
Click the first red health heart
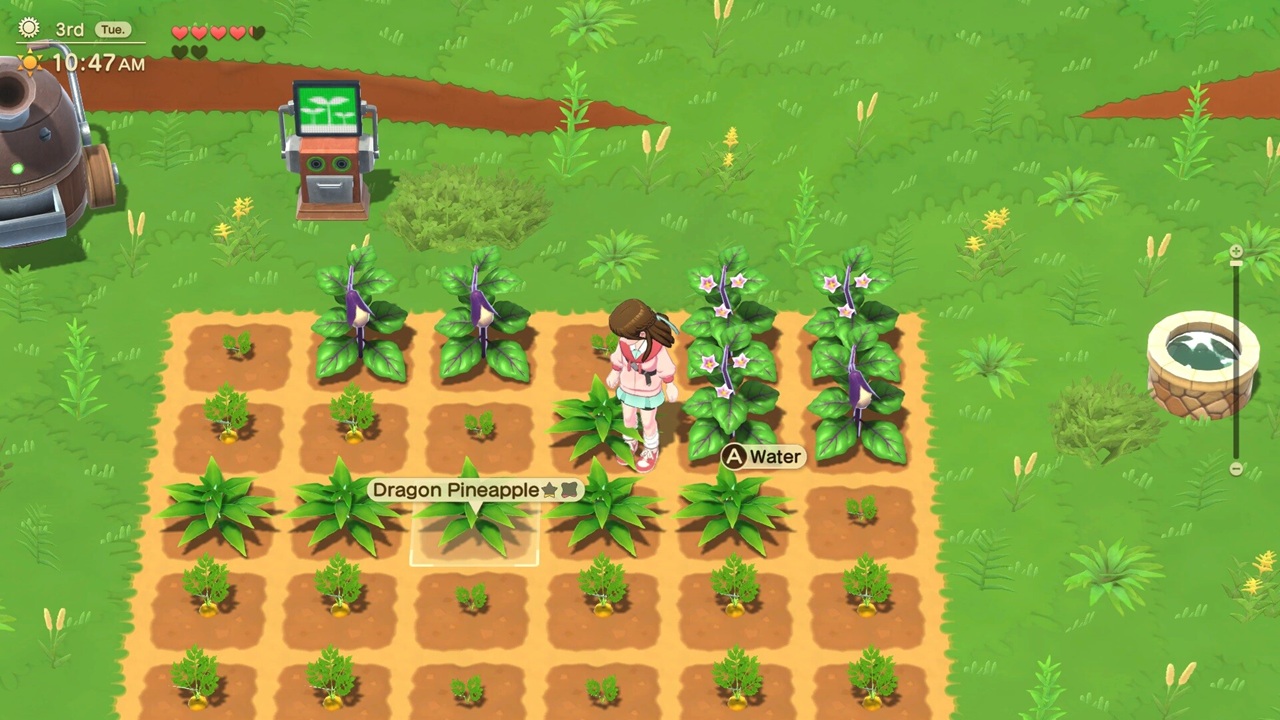click(178, 32)
